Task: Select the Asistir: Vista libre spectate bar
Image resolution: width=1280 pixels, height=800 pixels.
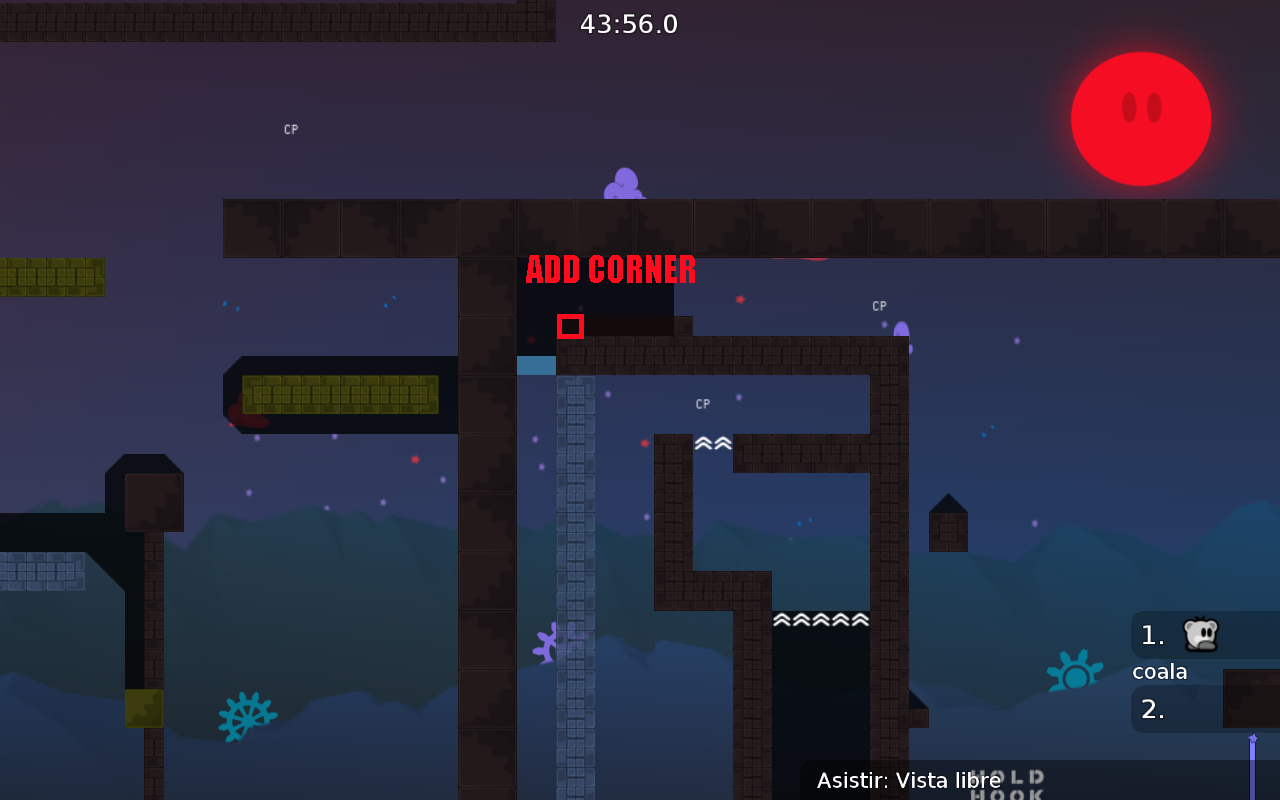Action: coord(908,780)
